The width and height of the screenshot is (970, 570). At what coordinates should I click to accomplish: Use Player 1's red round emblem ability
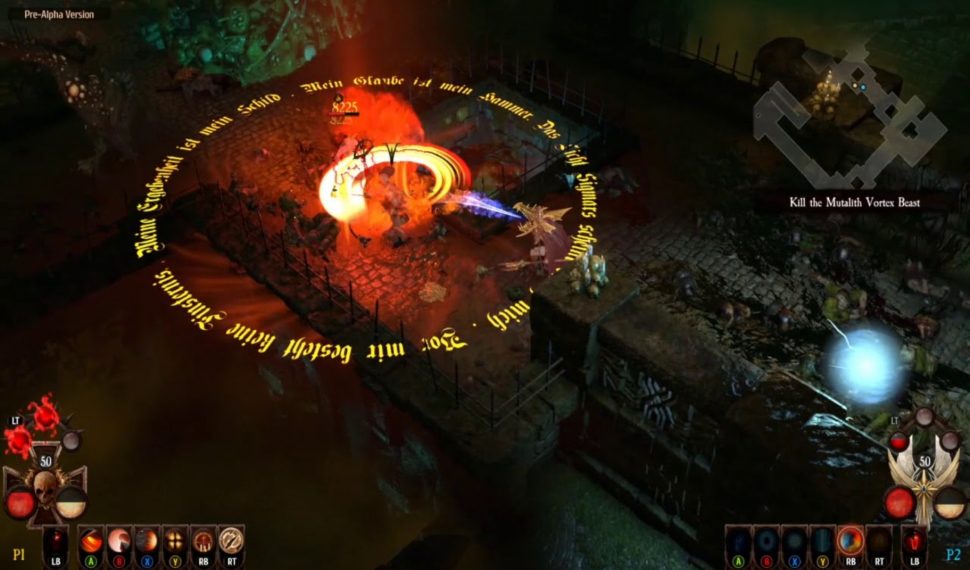click(203, 540)
